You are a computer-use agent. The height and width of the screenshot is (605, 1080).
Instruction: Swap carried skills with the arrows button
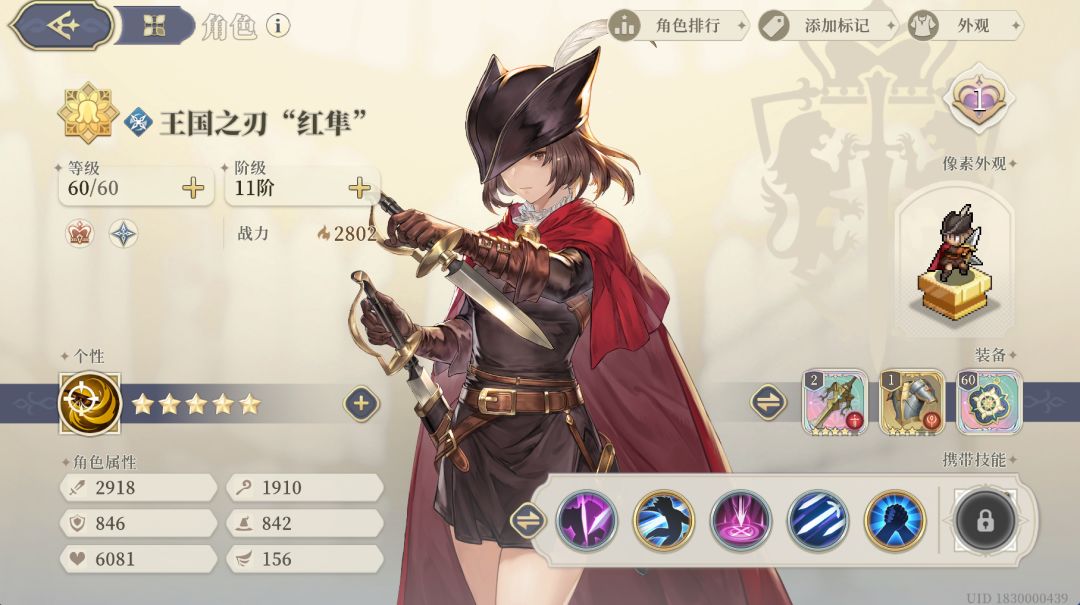(527, 520)
